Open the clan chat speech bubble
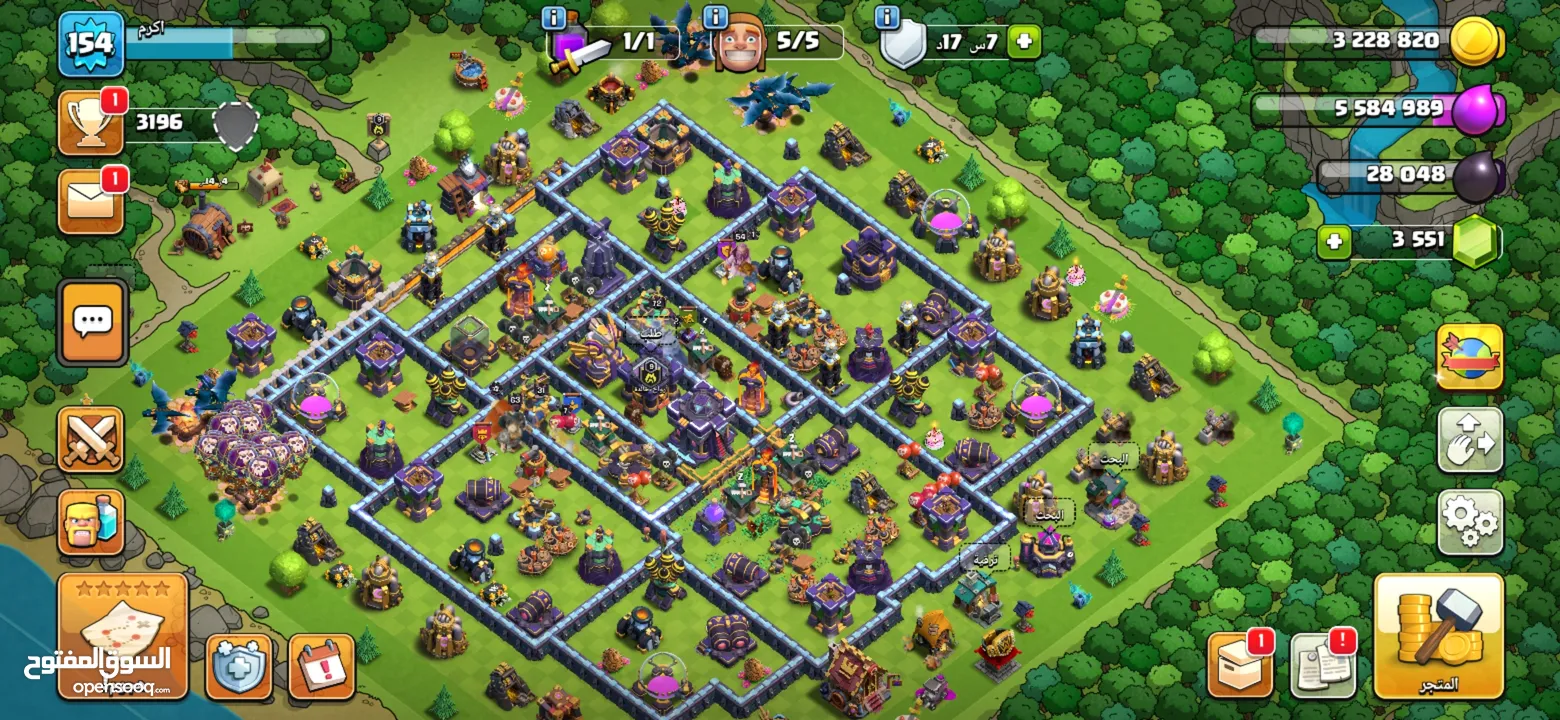 point(93,322)
